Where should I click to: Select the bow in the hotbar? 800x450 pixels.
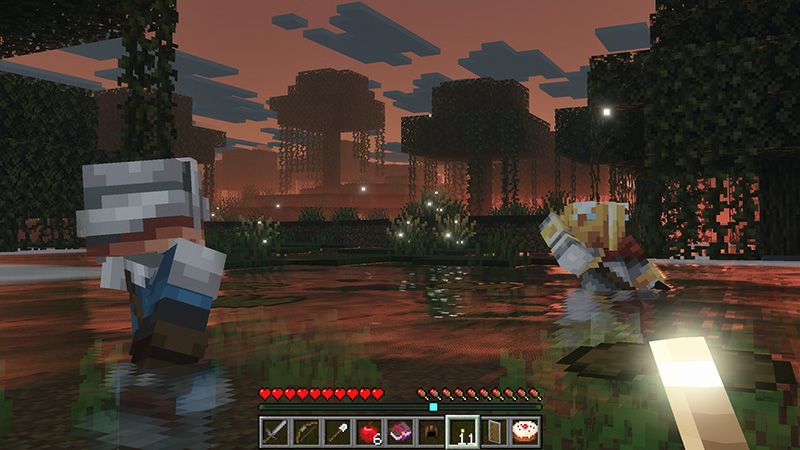(x=307, y=431)
